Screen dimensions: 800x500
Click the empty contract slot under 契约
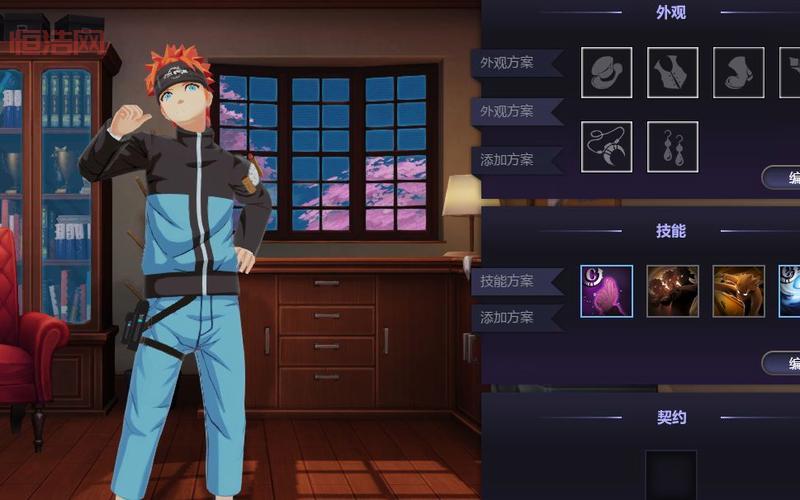click(x=670, y=474)
